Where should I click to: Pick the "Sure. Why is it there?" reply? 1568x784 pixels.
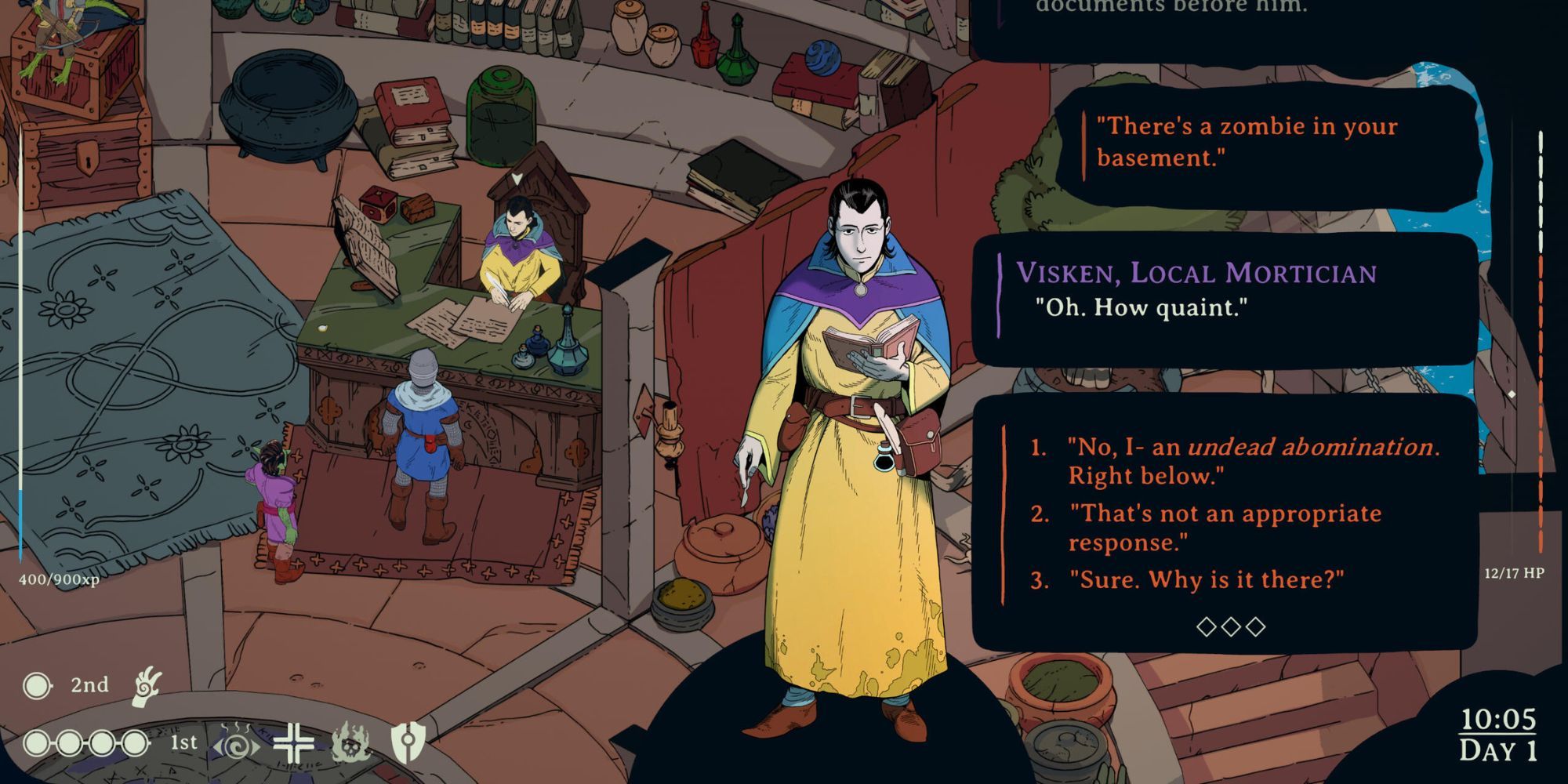(x=1206, y=580)
